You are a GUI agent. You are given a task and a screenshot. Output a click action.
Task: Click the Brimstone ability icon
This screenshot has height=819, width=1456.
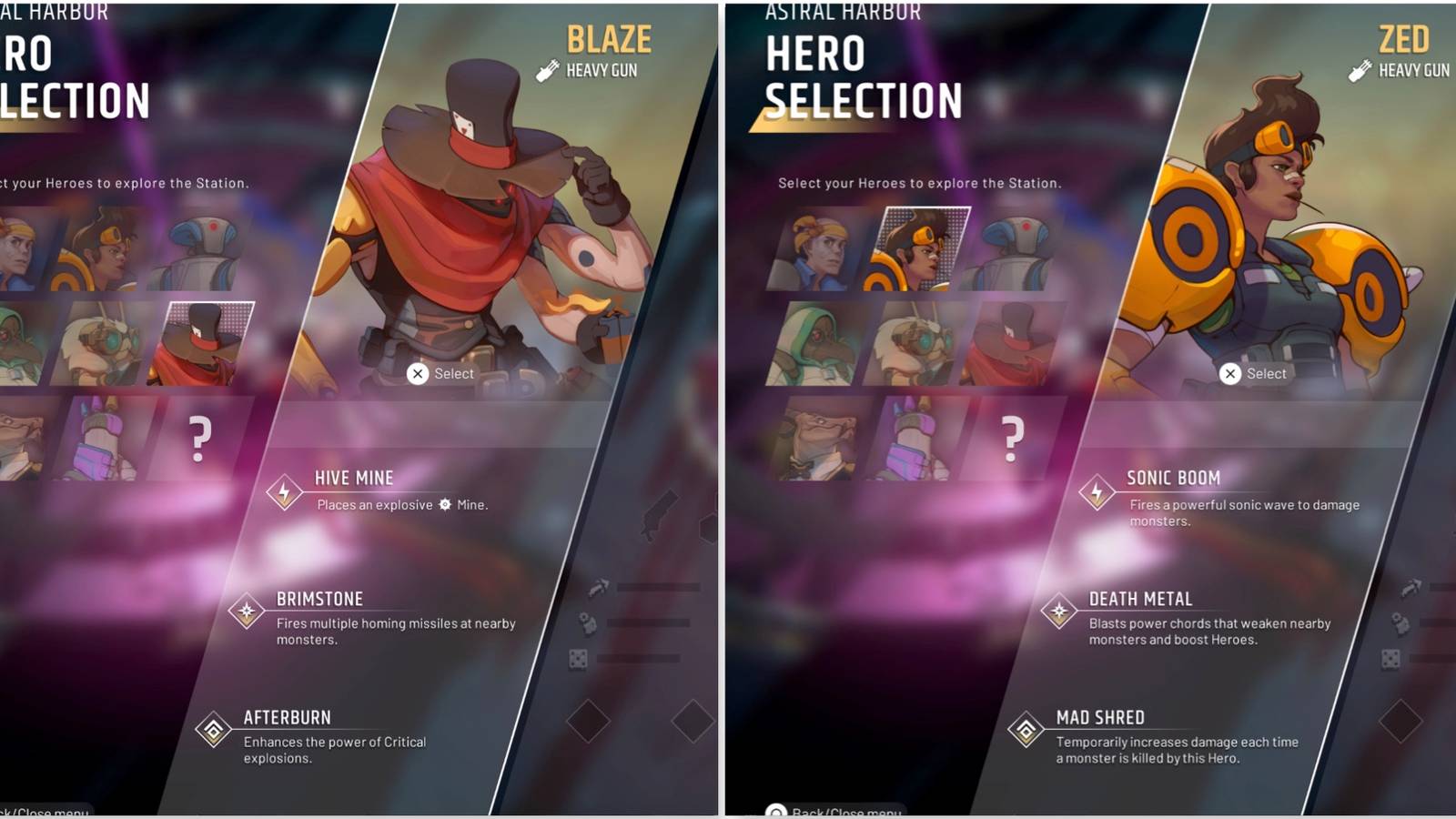247,611
